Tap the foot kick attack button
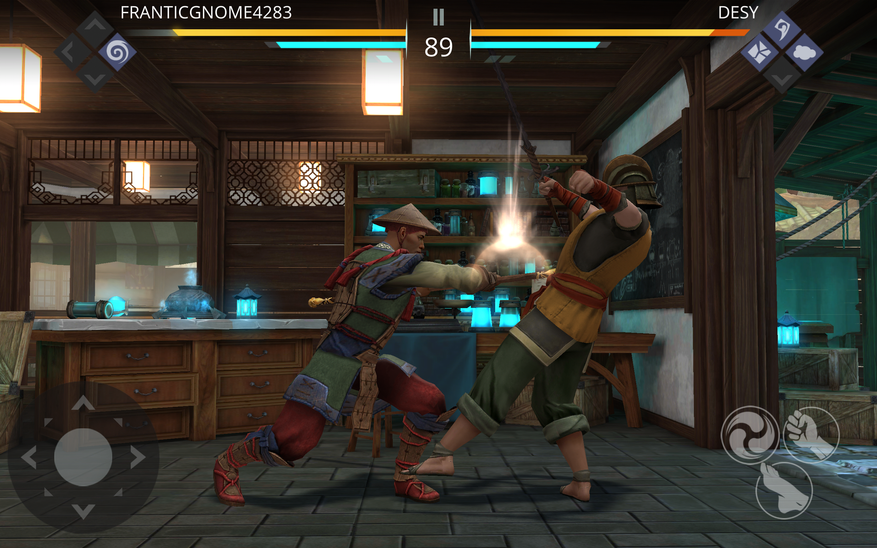Screen dimensions: 877x548 (x=785, y=488)
